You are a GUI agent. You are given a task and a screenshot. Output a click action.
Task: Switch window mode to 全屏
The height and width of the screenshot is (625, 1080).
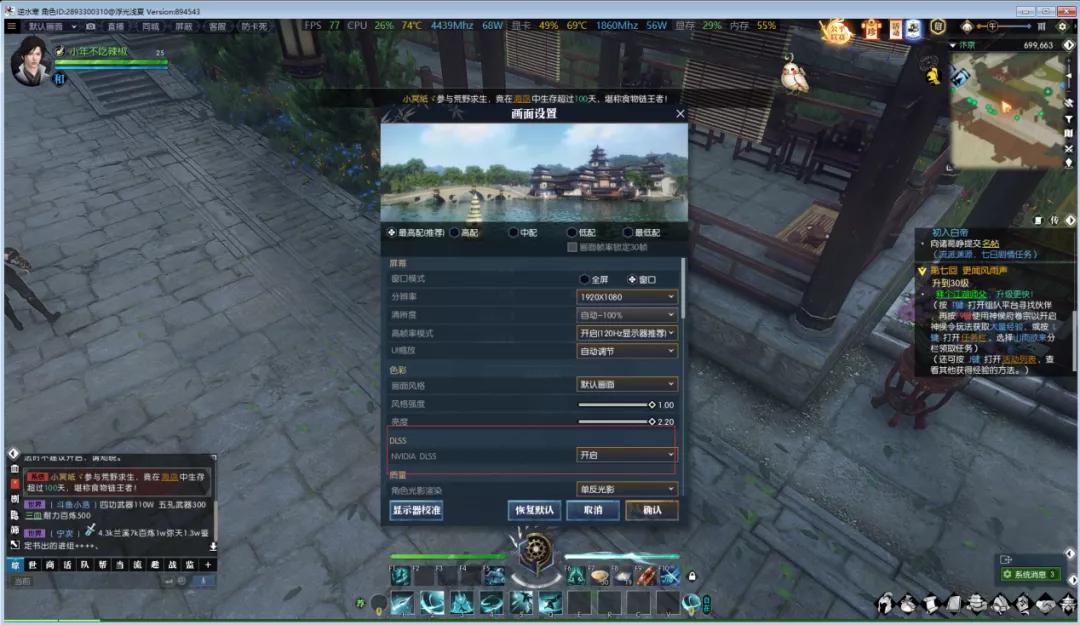coord(584,279)
